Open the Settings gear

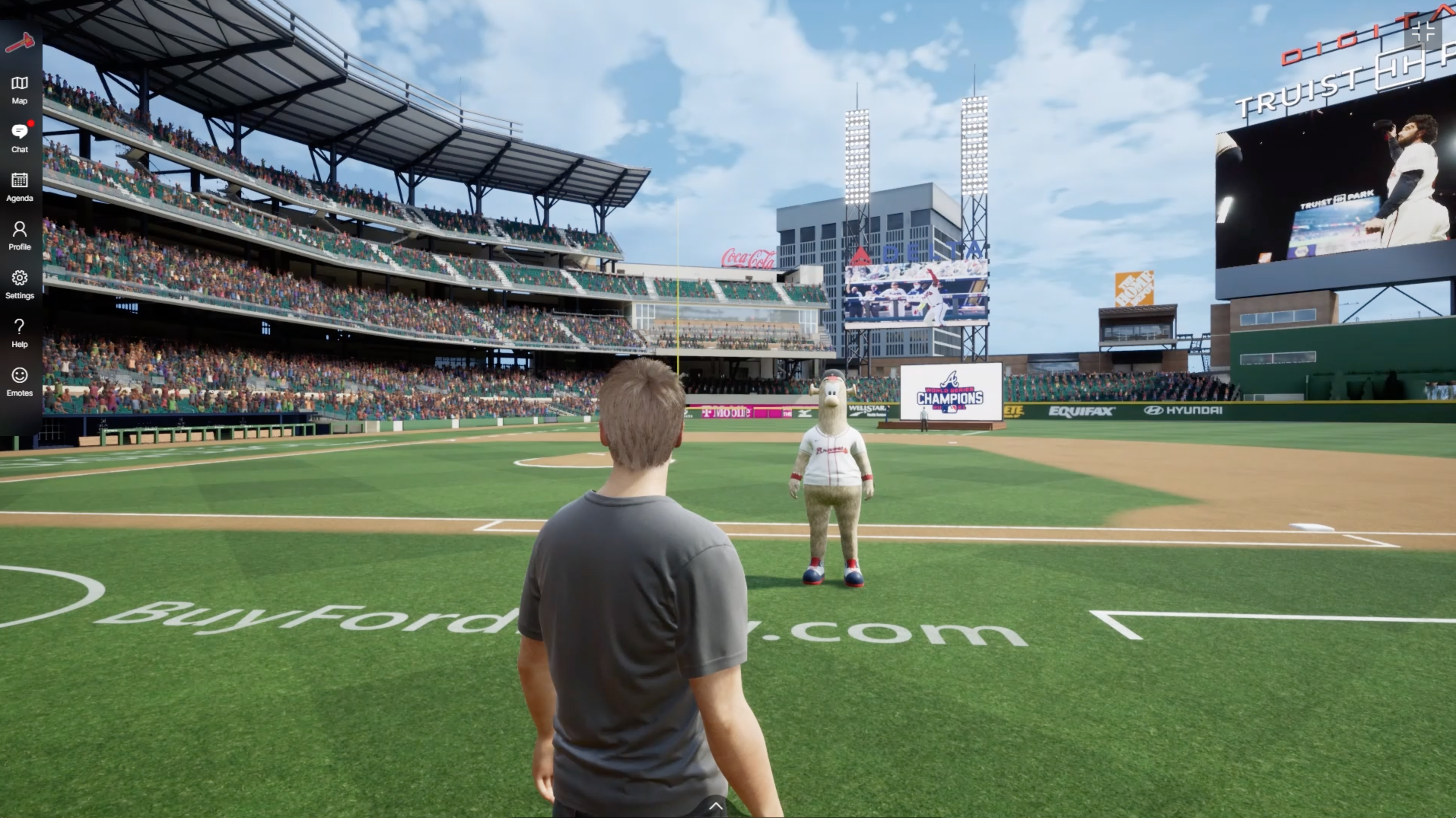coord(20,284)
